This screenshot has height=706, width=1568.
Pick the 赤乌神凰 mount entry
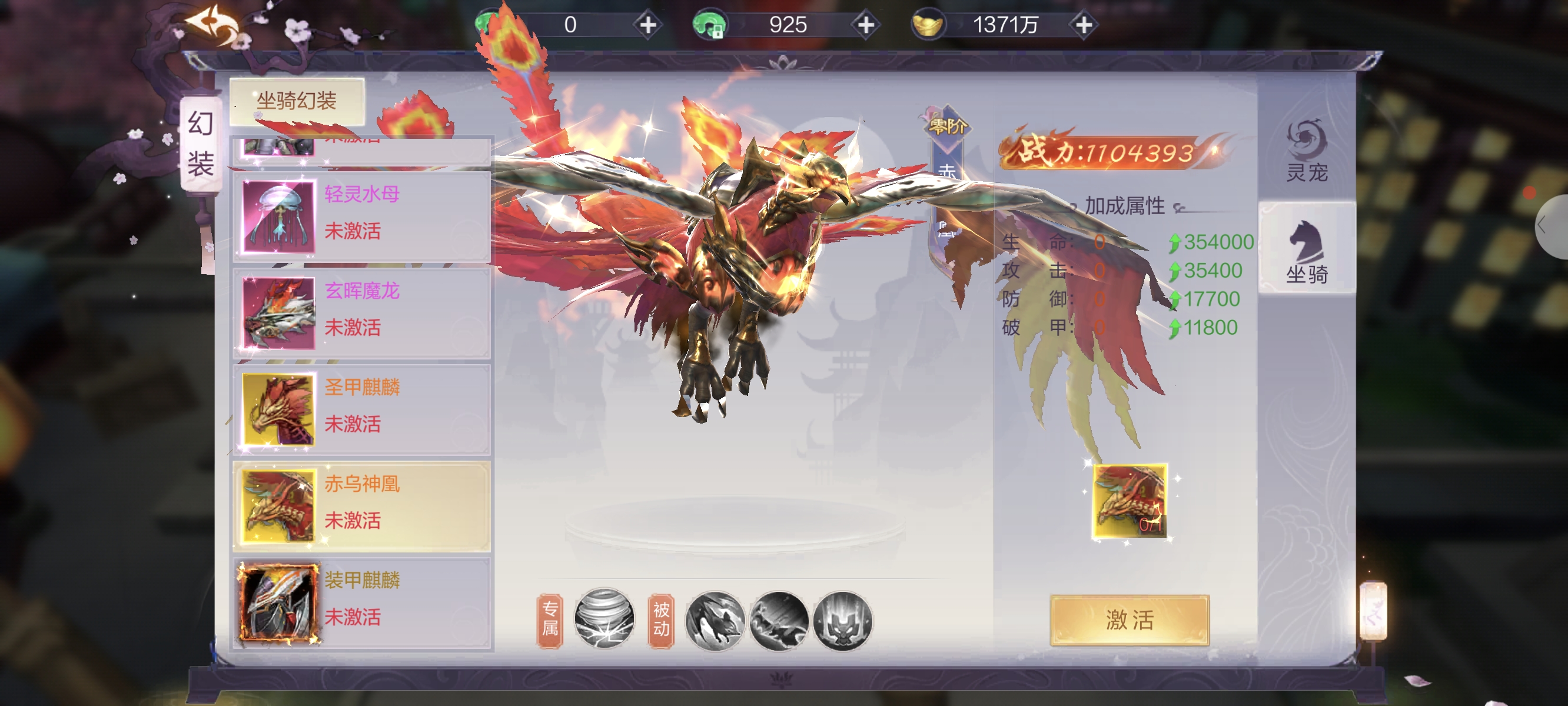[361, 505]
